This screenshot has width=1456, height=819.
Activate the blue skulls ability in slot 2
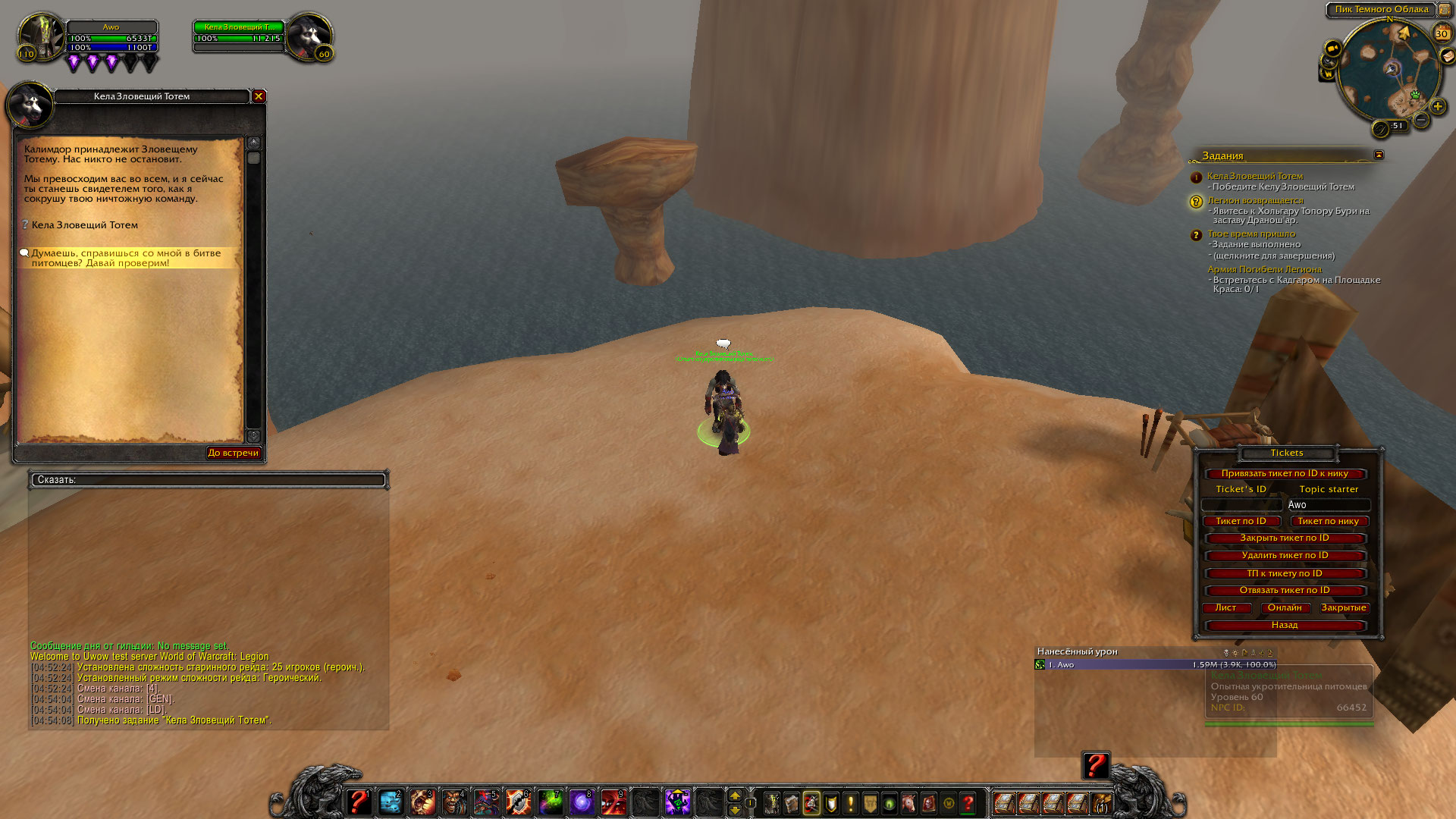pyautogui.click(x=391, y=802)
